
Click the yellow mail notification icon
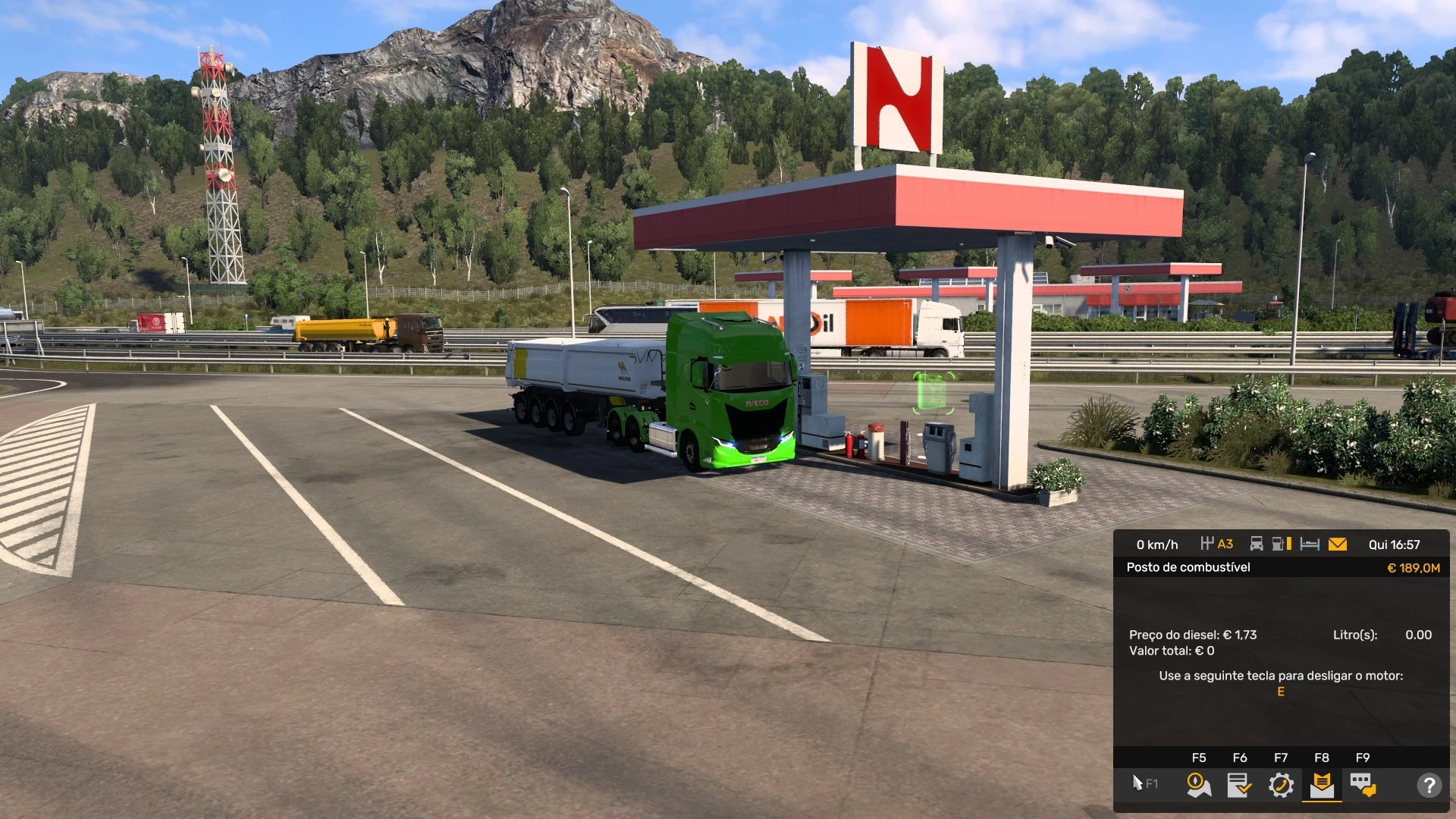(x=1338, y=544)
